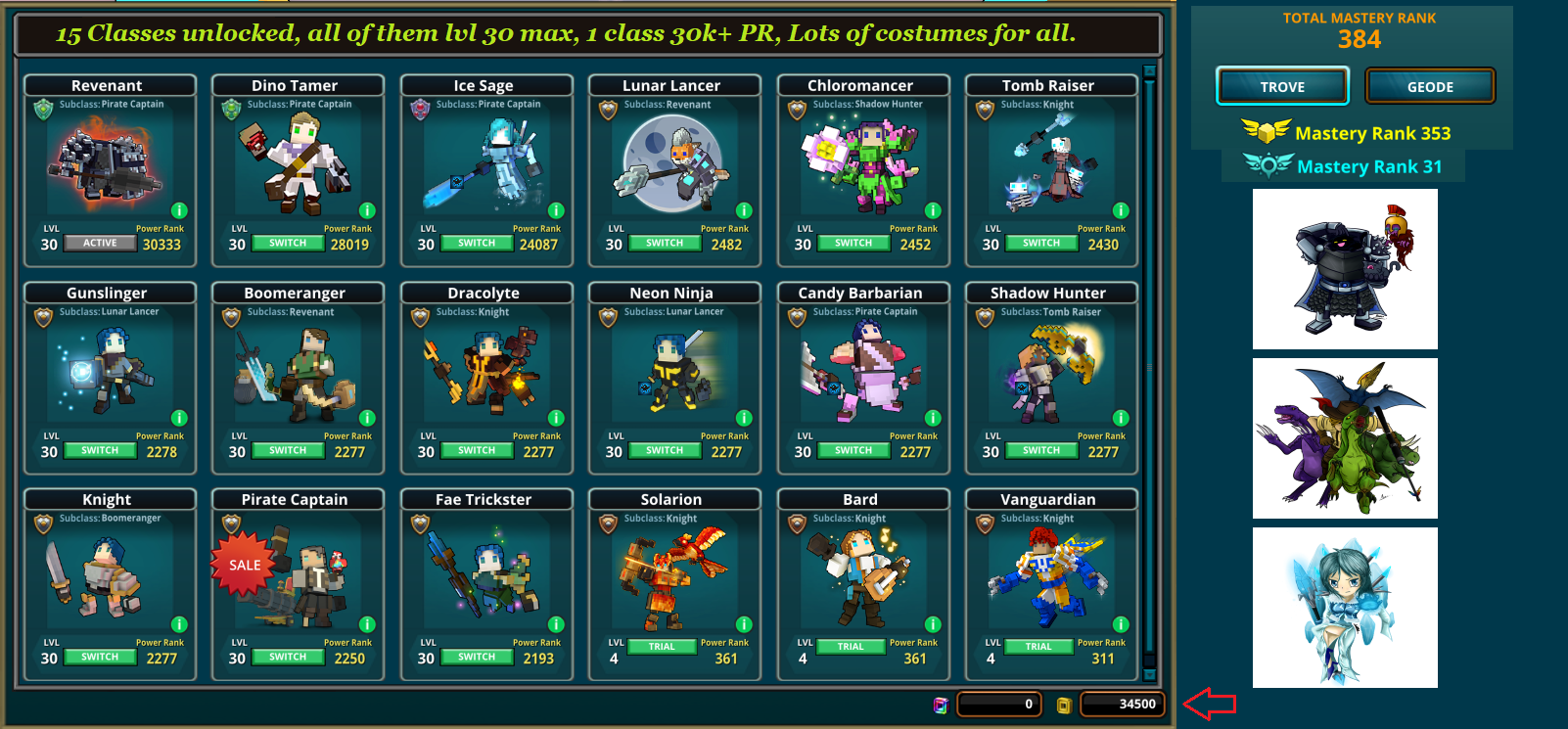The height and width of the screenshot is (729, 1568).
Task: Switch to the TROVE mastery tab
Action: point(1282,86)
